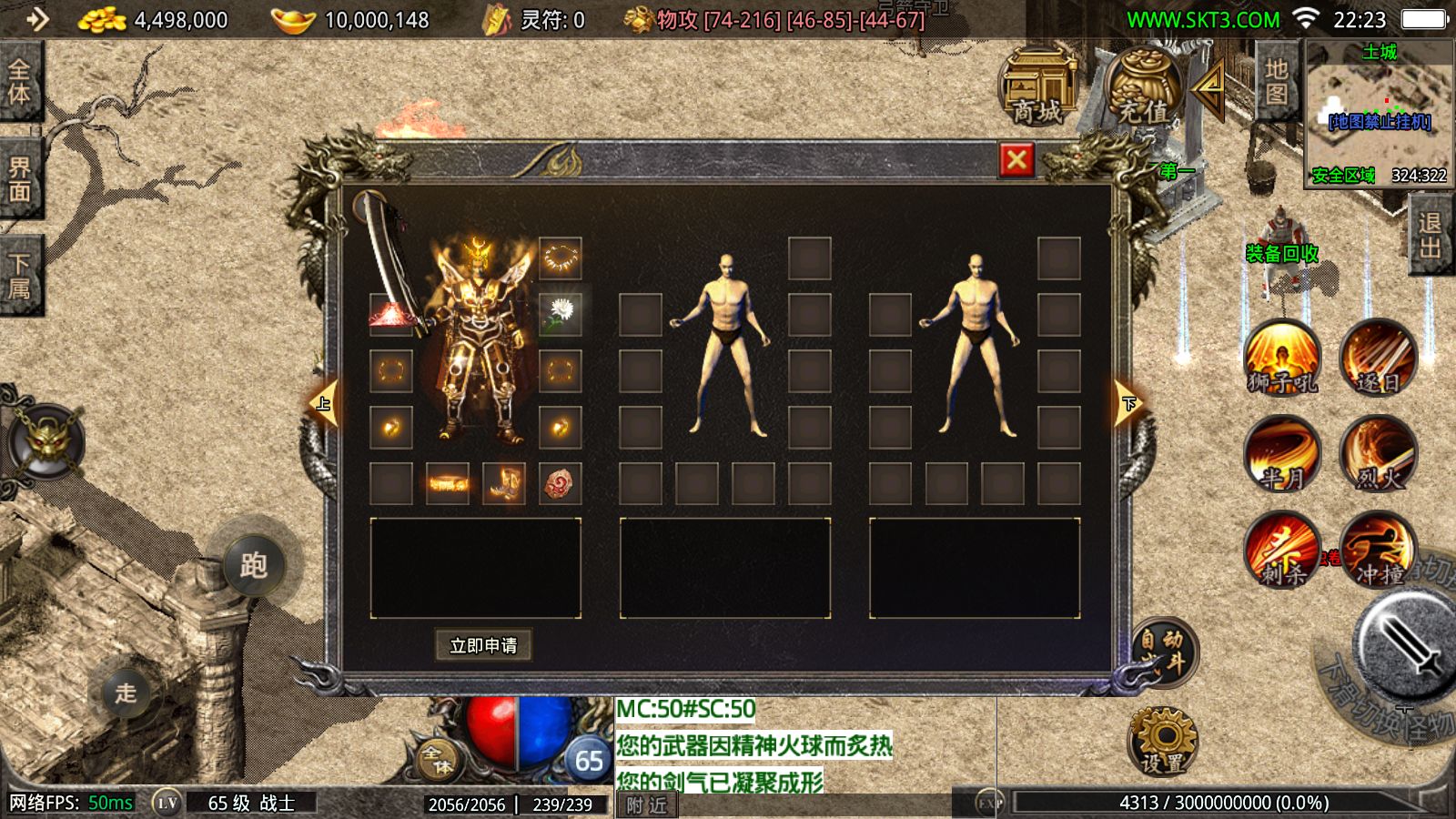The width and height of the screenshot is (1456, 819).
Task: Click the 立即申请 apply button
Action: pos(483,645)
